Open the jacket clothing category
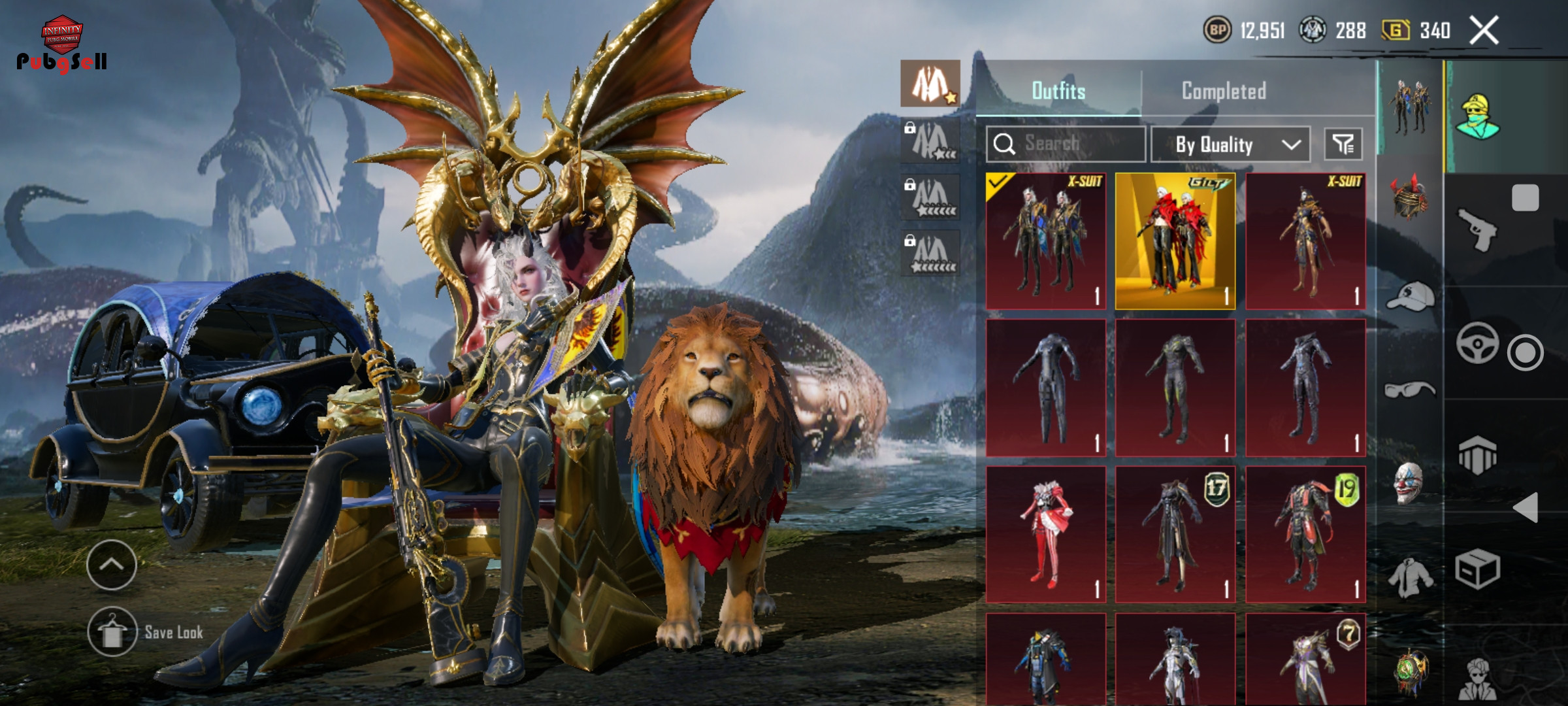Image resolution: width=1568 pixels, height=706 pixels. point(1410,577)
